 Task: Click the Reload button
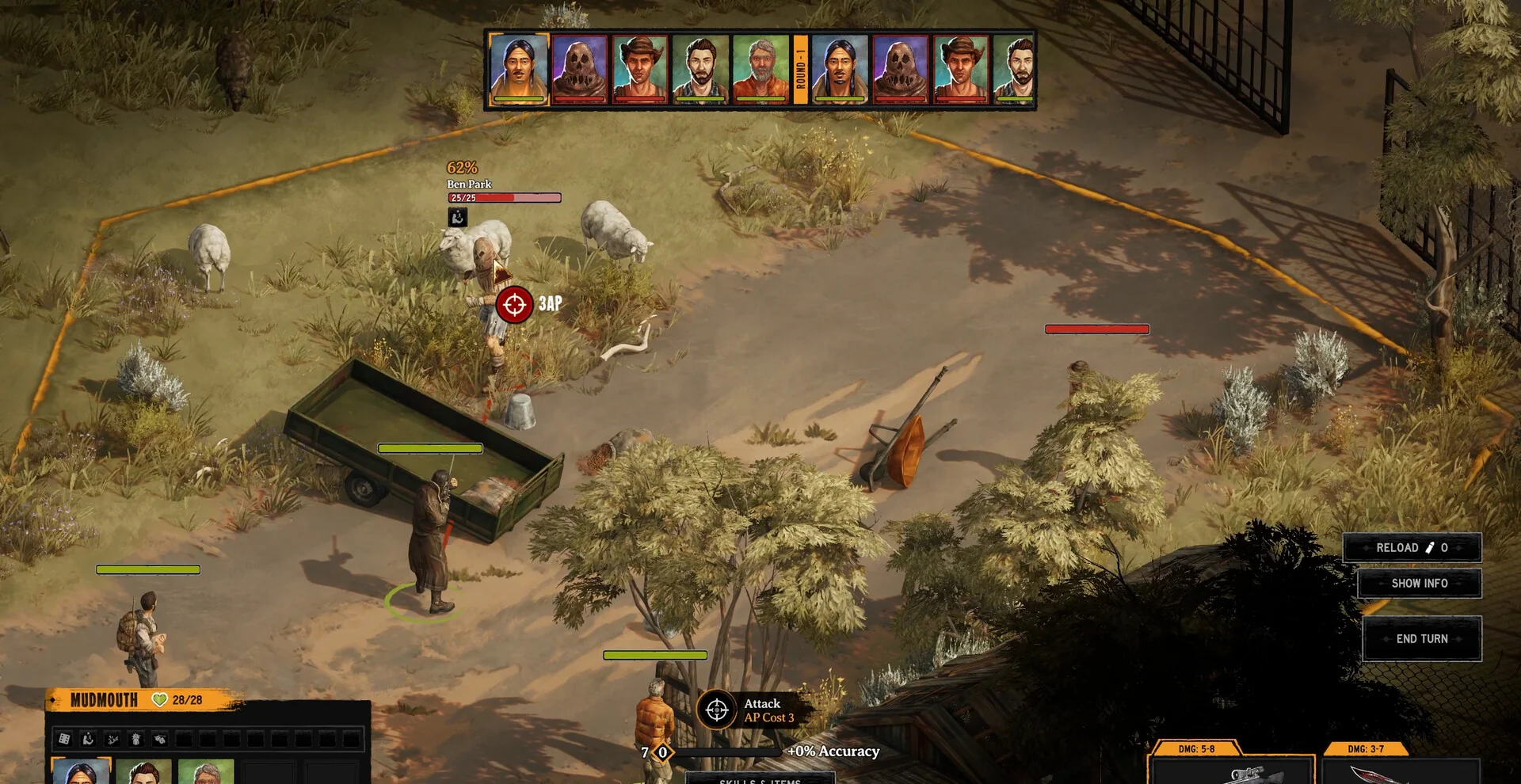pyautogui.click(x=1411, y=548)
